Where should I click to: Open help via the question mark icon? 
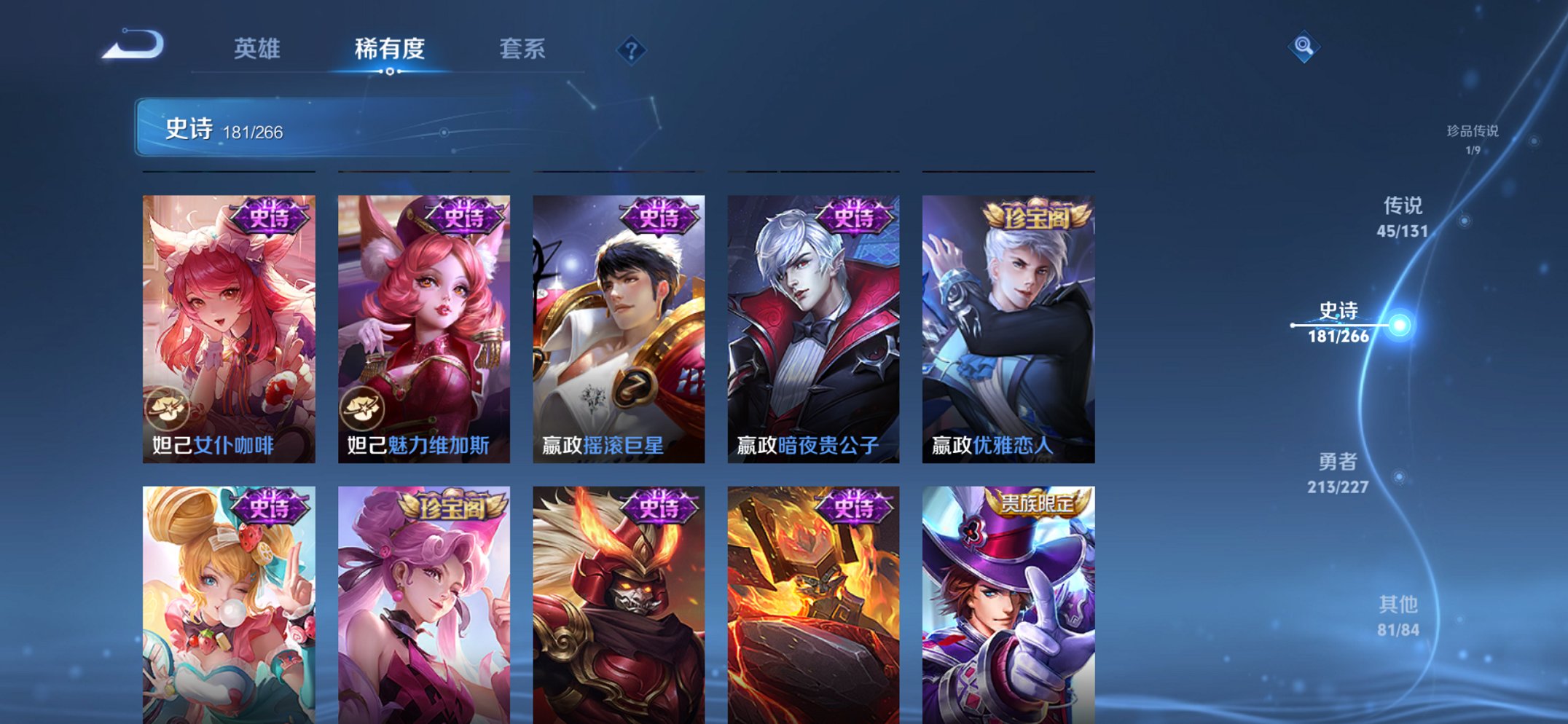pos(631,50)
